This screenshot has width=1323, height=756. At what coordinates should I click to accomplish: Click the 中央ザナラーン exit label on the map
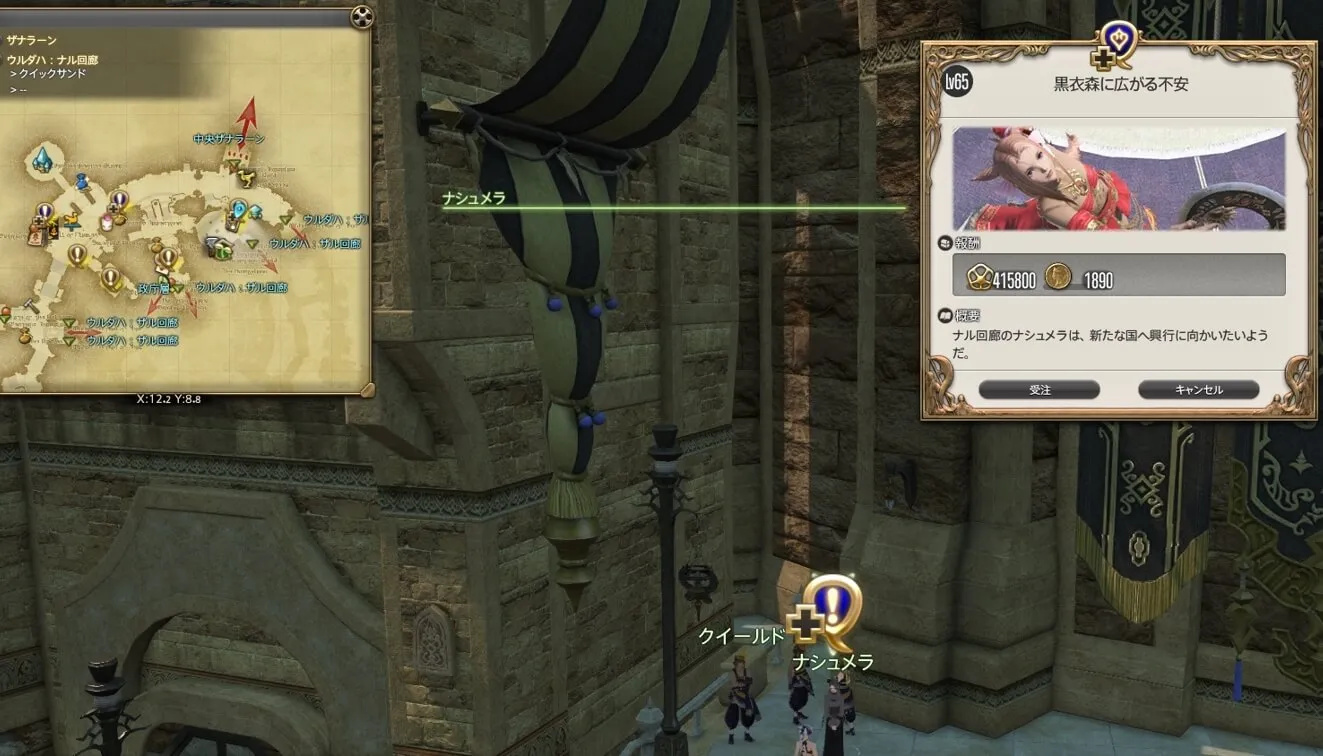[229, 139]
